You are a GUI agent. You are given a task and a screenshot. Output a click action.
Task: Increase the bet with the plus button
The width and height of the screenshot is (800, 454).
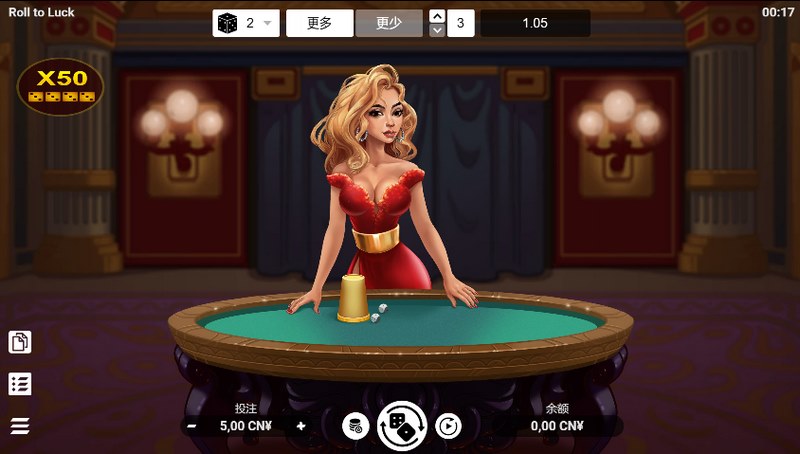pyautogui.click(x=301, y=426)
